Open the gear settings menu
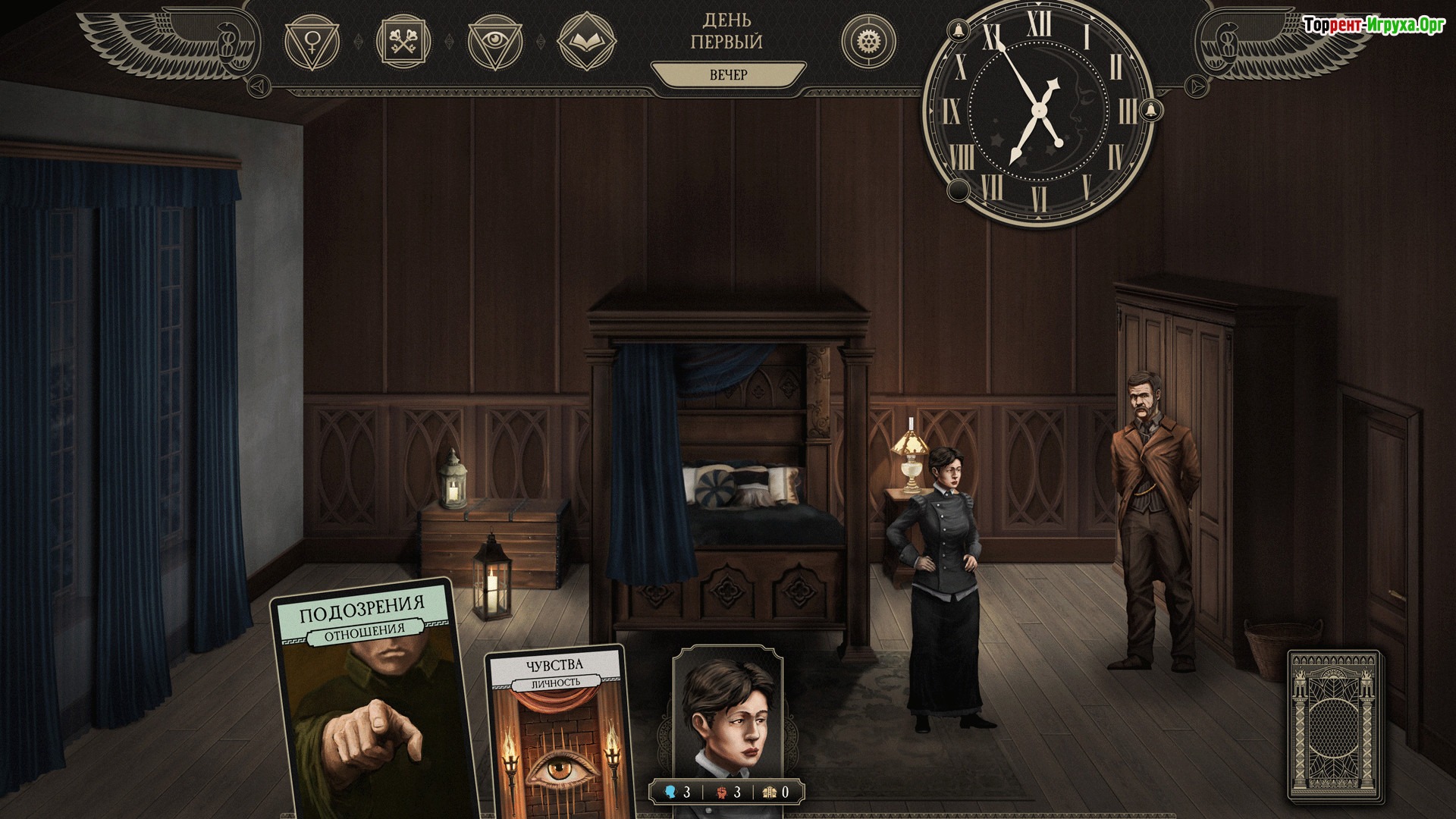 [x=868, y=41]
